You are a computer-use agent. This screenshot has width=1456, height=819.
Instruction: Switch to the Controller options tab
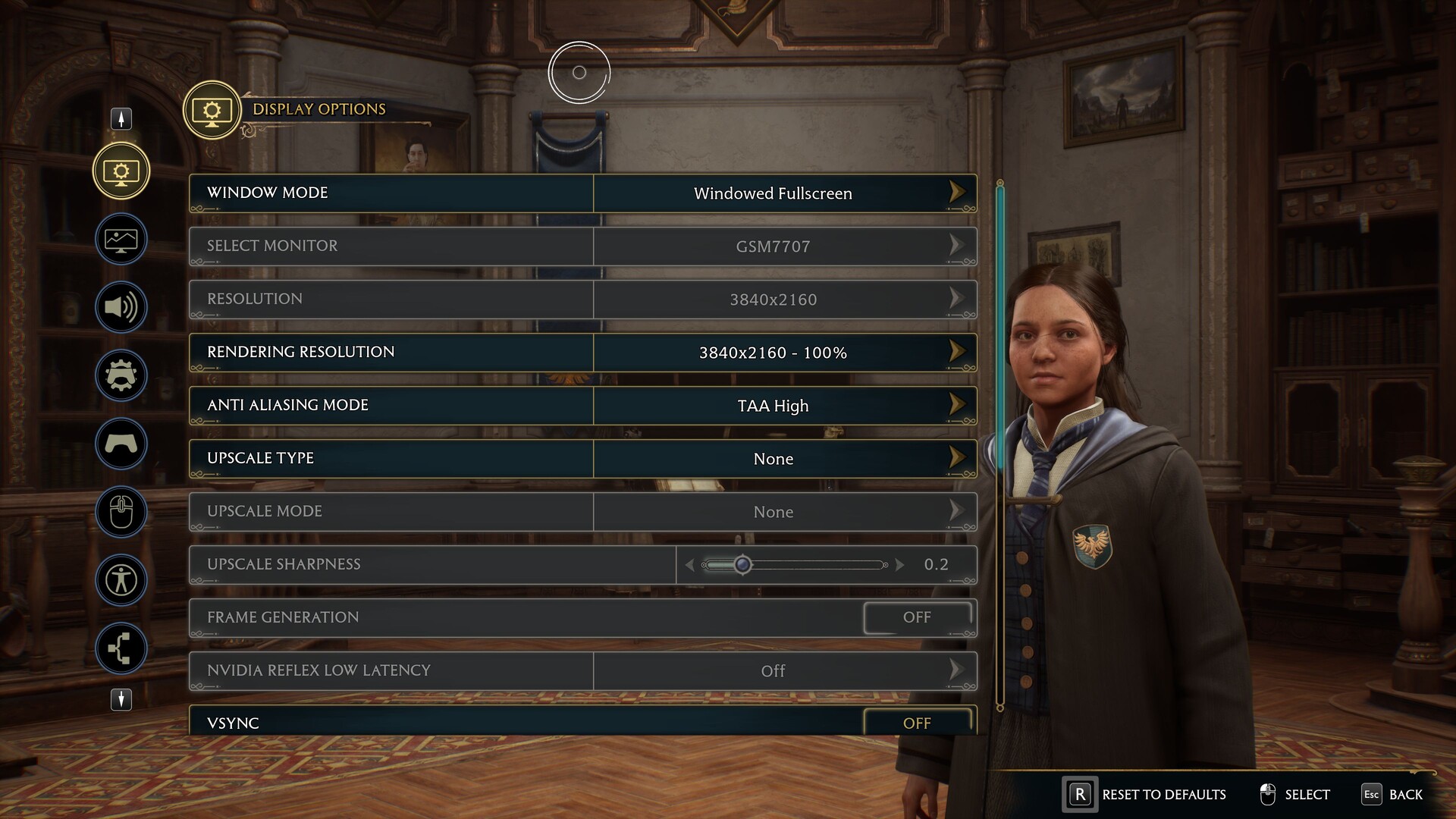[x=121, y=444]
